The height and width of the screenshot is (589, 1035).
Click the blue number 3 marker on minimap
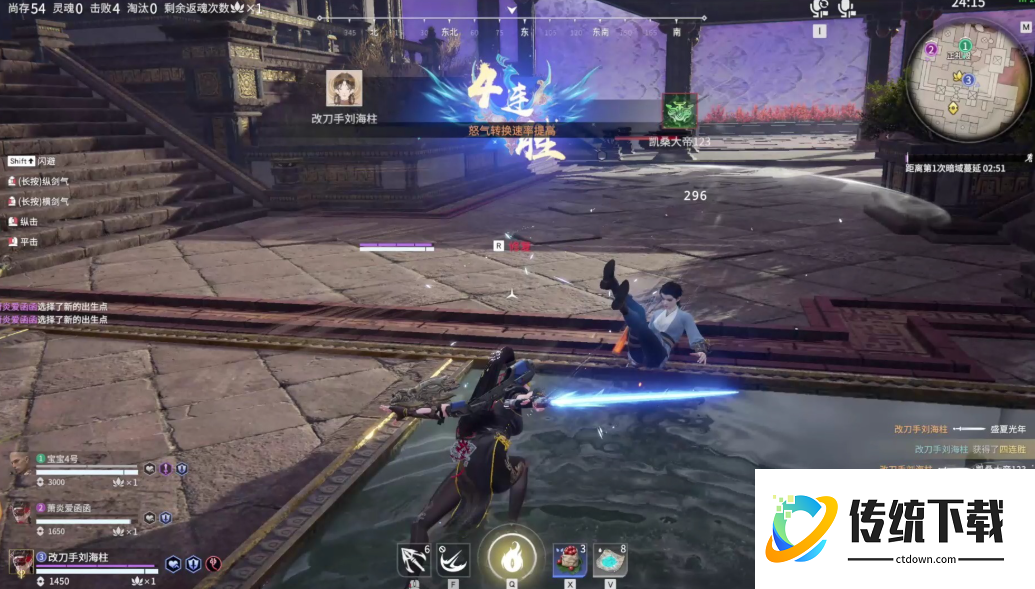968,79
